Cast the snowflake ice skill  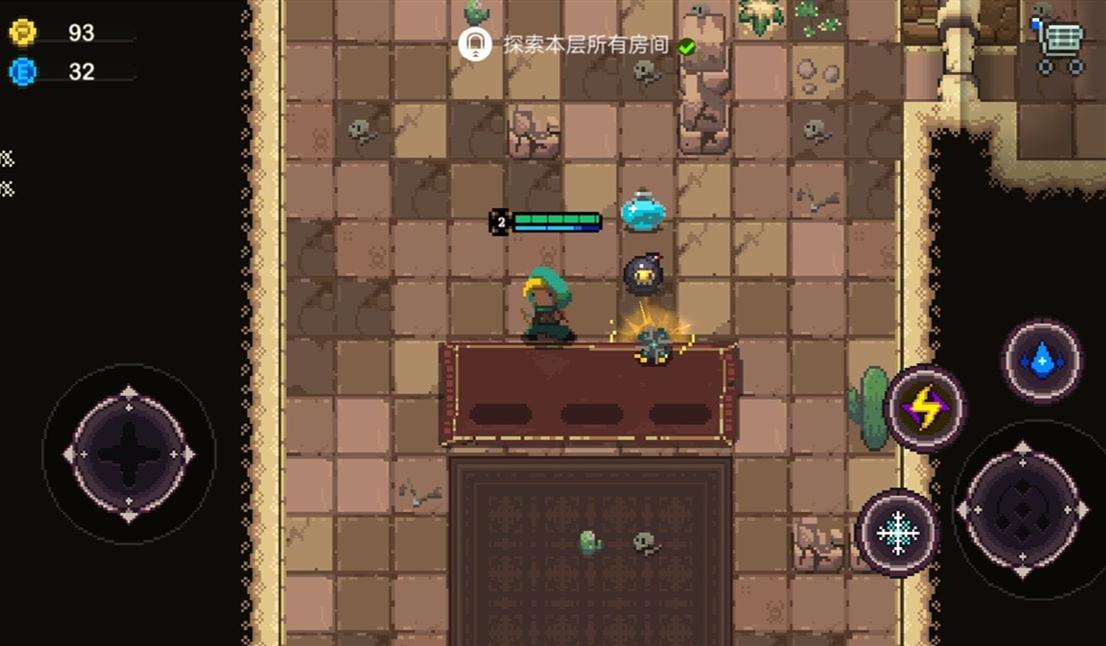[x=898, y=532]
